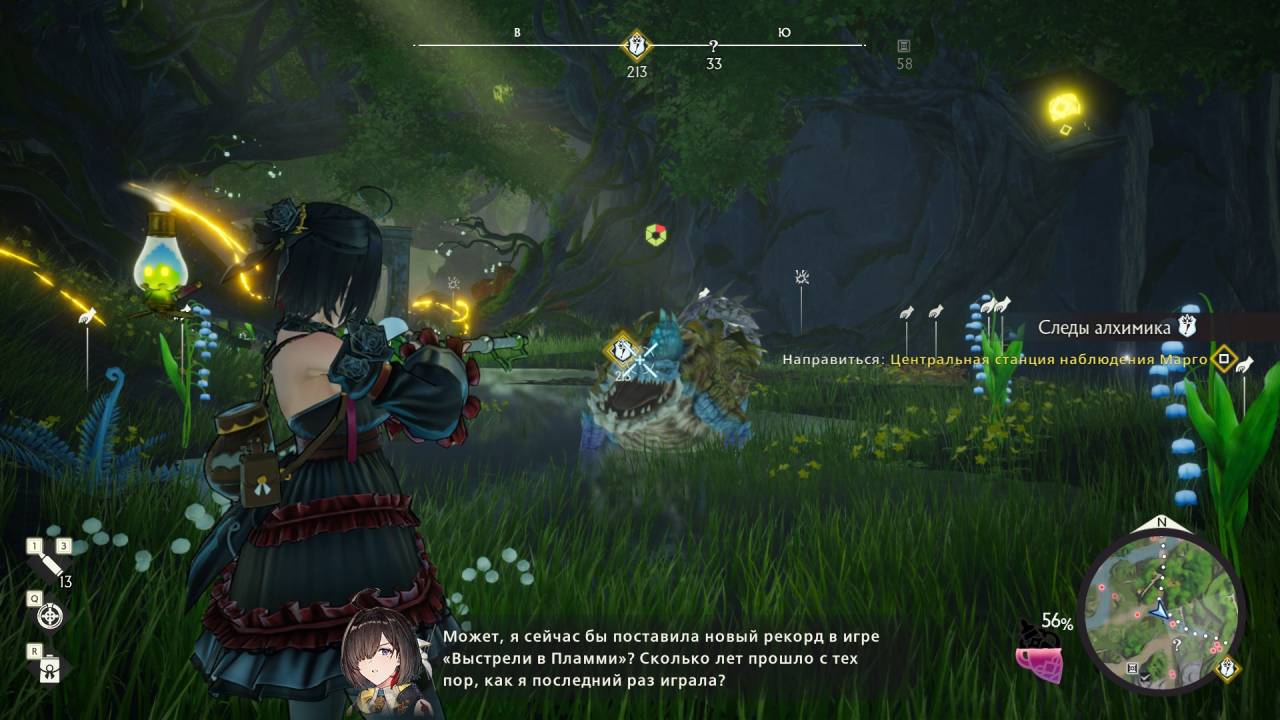
Task: Click the quest tracker title "Следы алхимика"
Action: 1103,327
